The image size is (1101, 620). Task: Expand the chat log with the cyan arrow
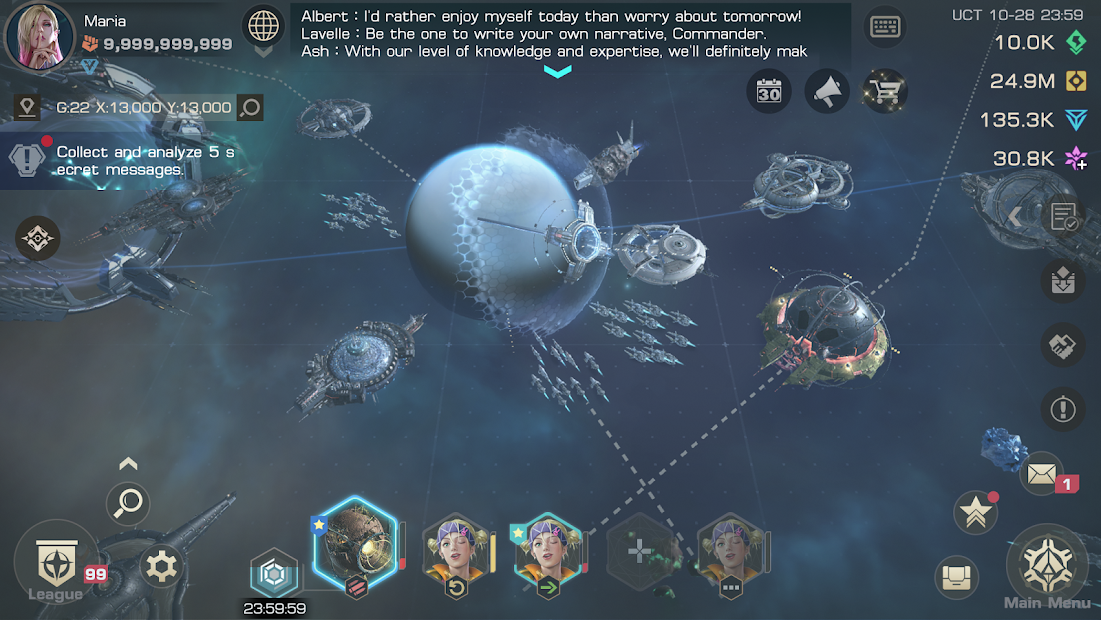click(x=557, y=71)
